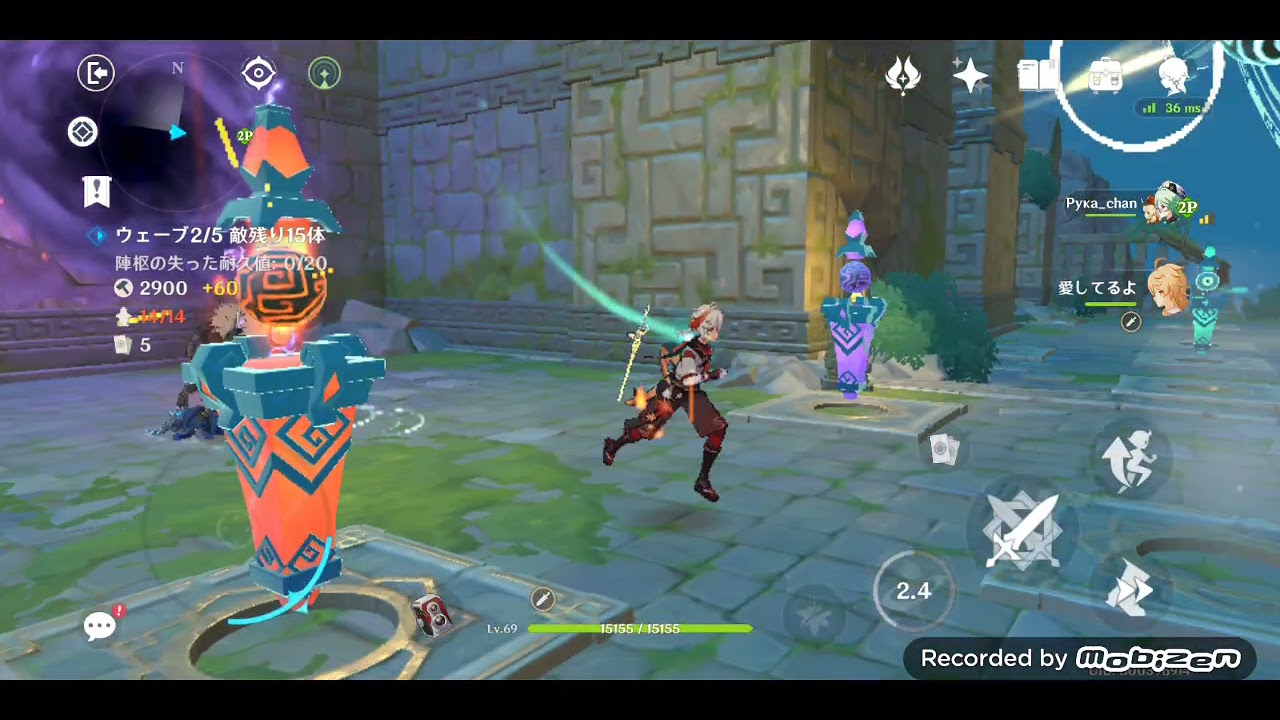1280x720 pixels.
Task: Tap the exit door icon
Action: [x=96, y=73]
